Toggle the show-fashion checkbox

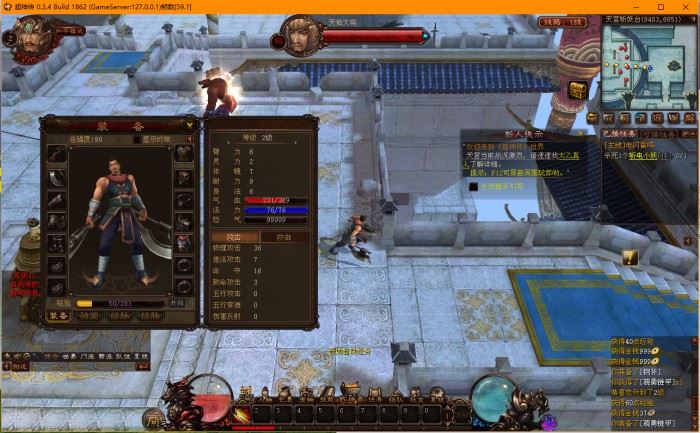pos(138,139)
